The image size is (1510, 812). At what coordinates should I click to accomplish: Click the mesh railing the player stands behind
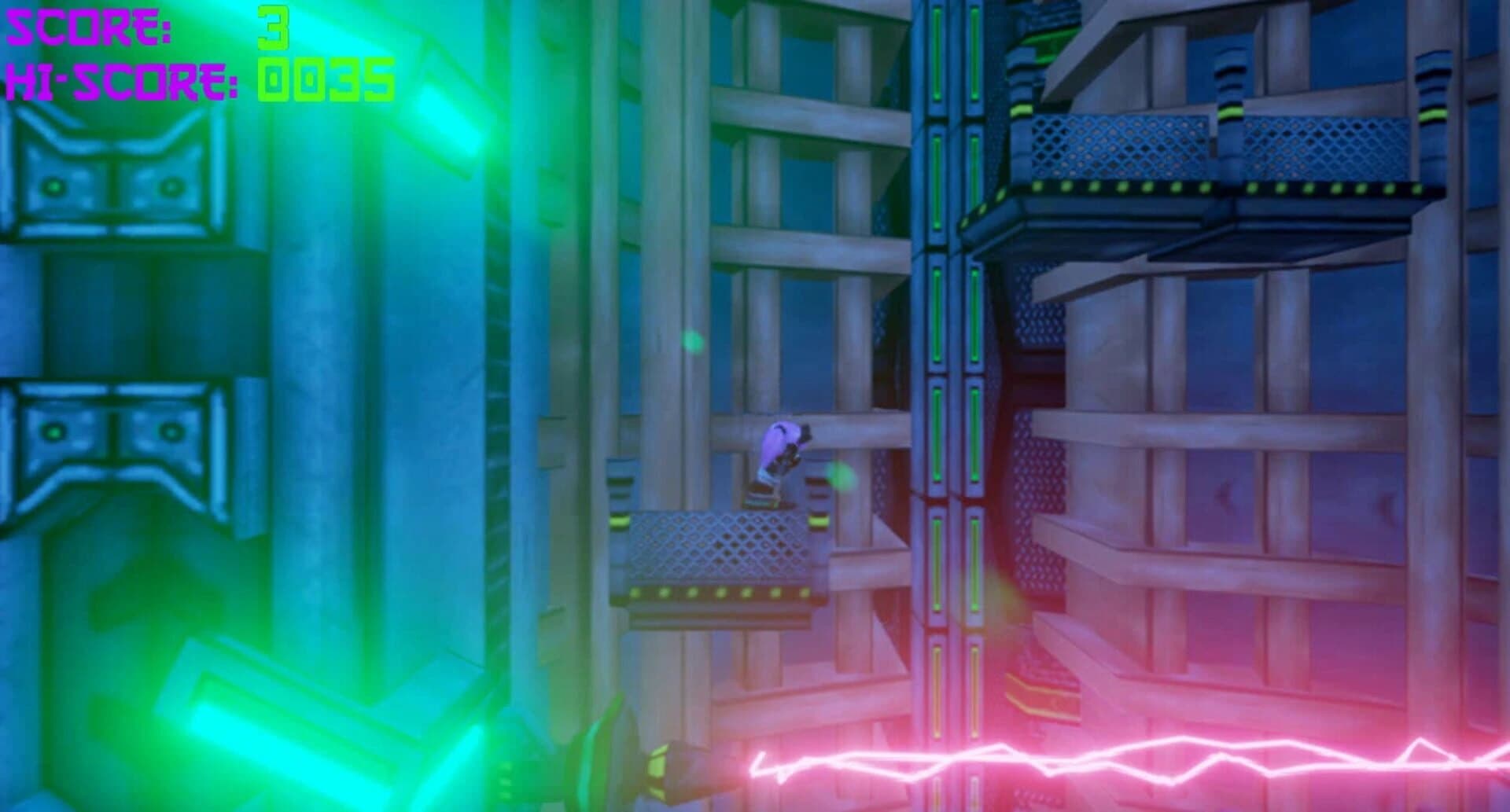pos(708,546)
